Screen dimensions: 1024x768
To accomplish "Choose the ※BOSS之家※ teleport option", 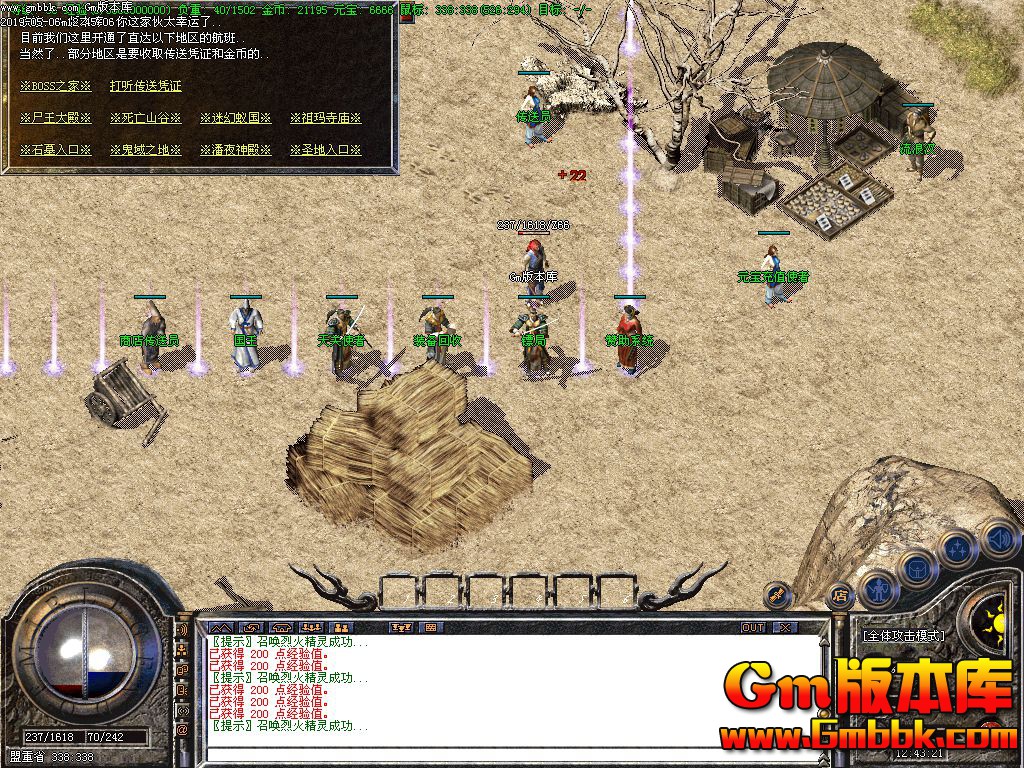I will 56,87.
